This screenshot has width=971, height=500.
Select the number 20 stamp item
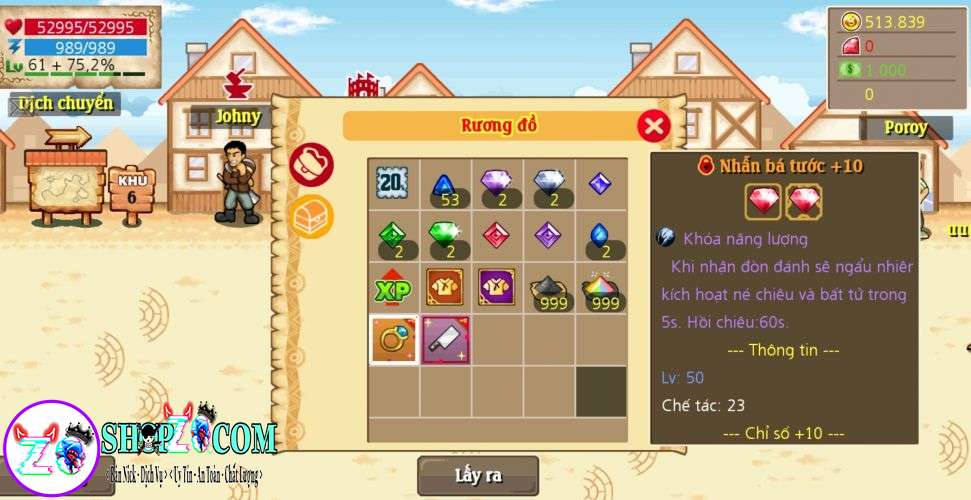click(393, 184)
